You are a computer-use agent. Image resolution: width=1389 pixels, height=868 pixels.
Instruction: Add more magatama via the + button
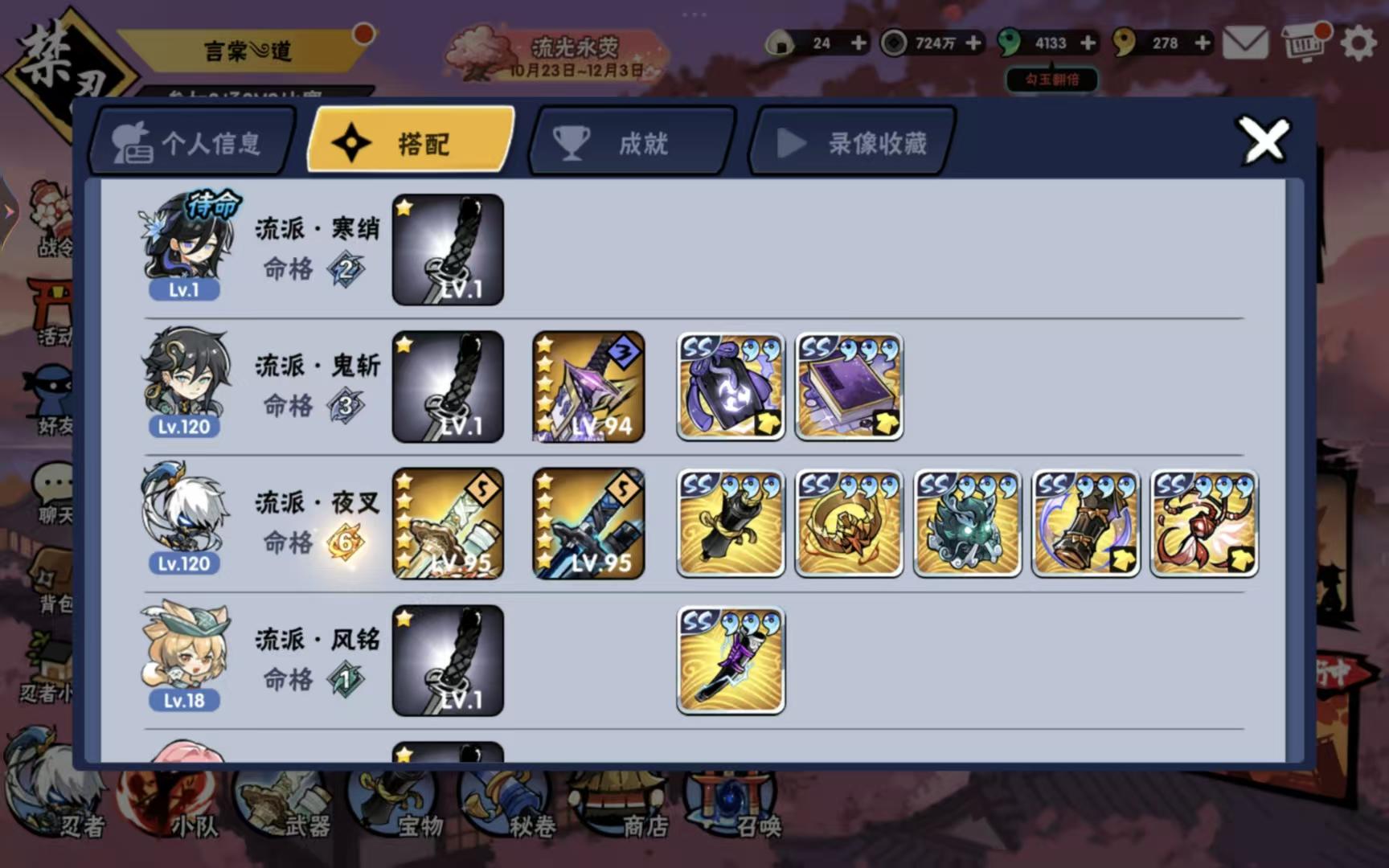pos(1089,43)
